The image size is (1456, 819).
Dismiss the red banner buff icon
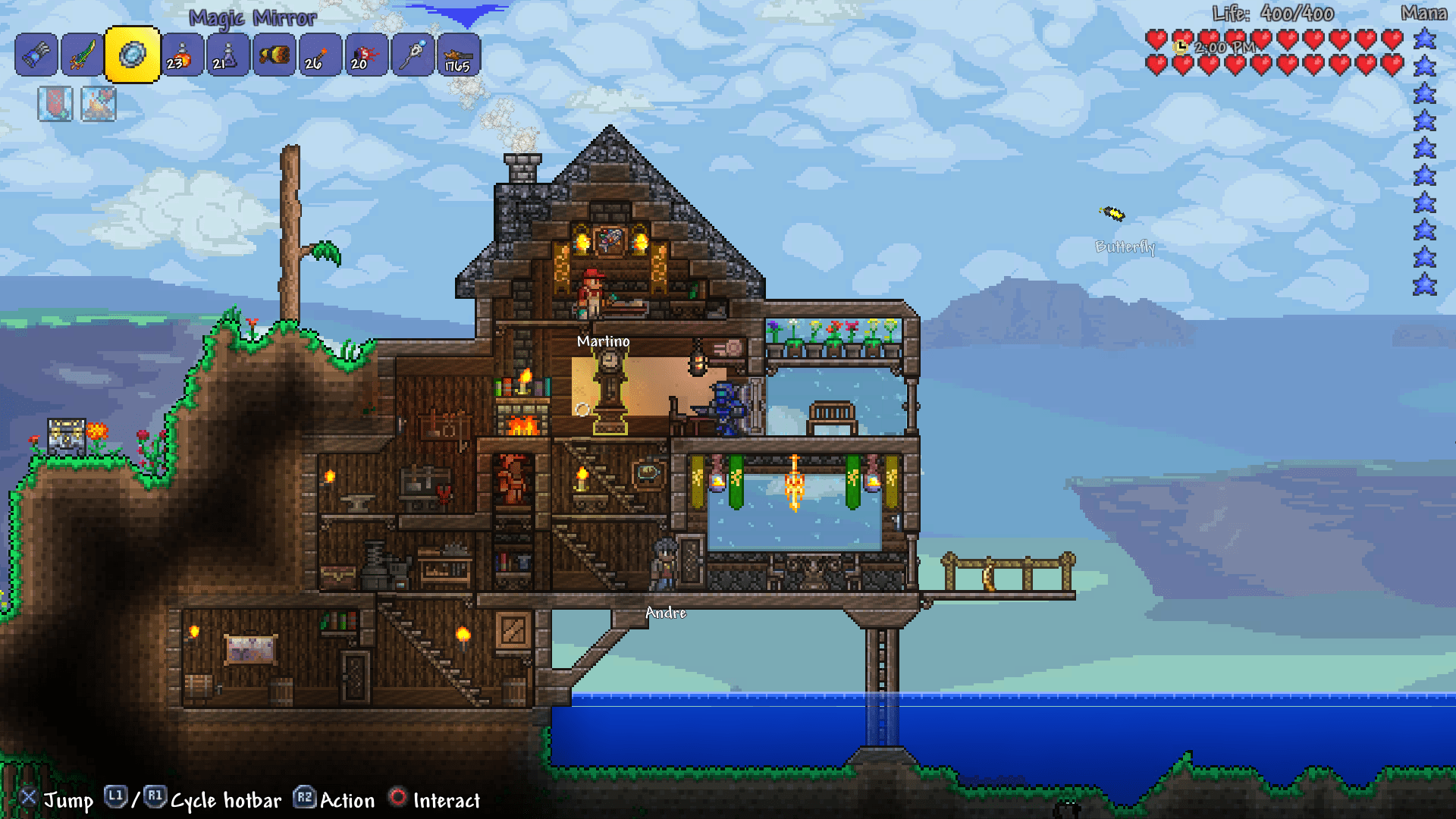point(57,104)
